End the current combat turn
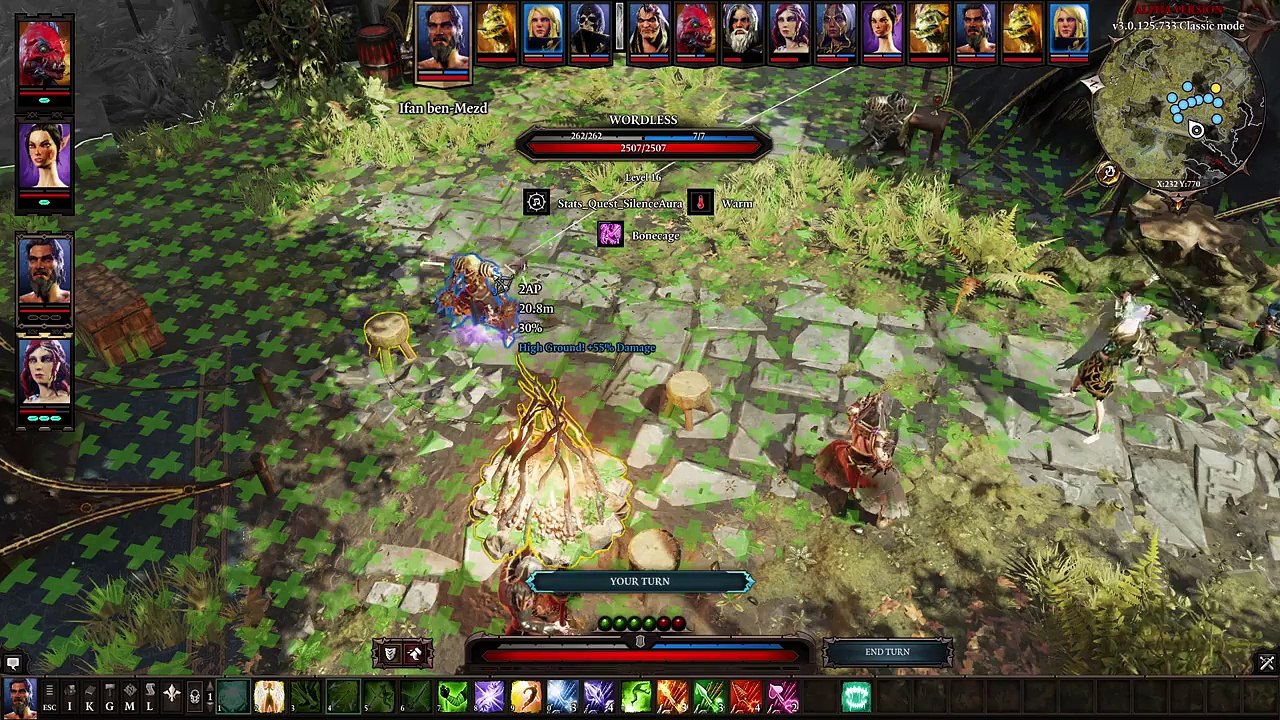 (887, 652)
